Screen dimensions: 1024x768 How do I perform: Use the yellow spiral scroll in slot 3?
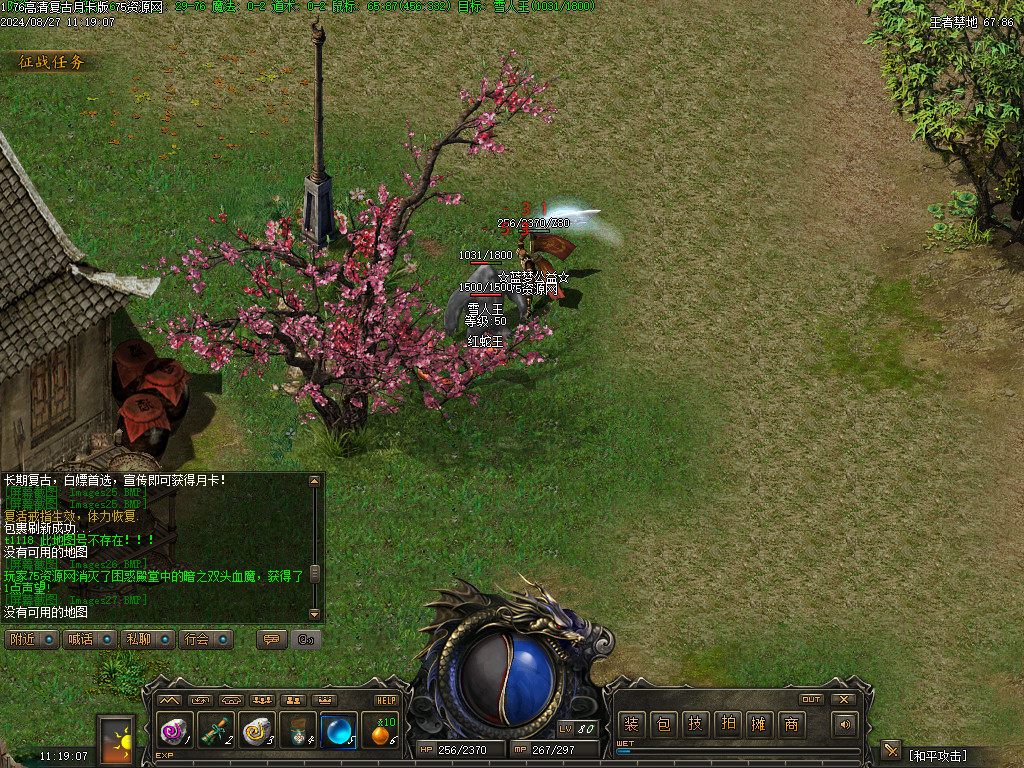click(256, 732)
